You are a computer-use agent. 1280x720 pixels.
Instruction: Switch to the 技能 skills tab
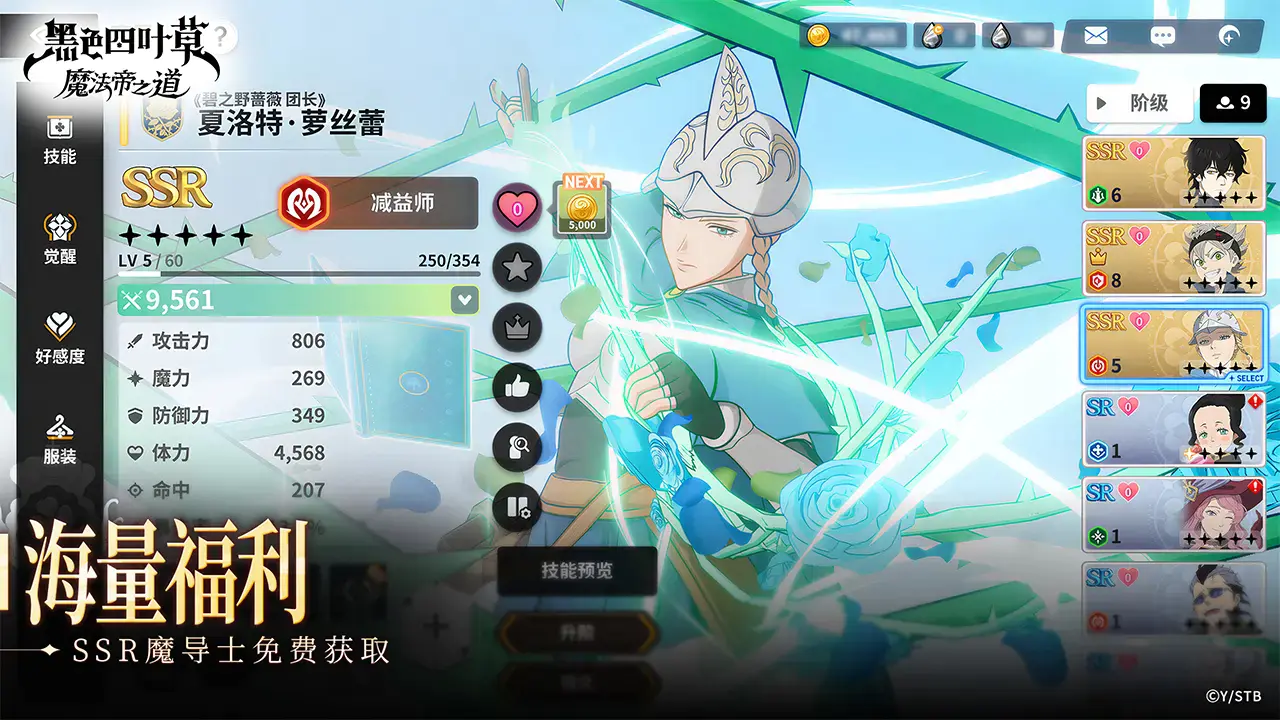pos(60,137)
